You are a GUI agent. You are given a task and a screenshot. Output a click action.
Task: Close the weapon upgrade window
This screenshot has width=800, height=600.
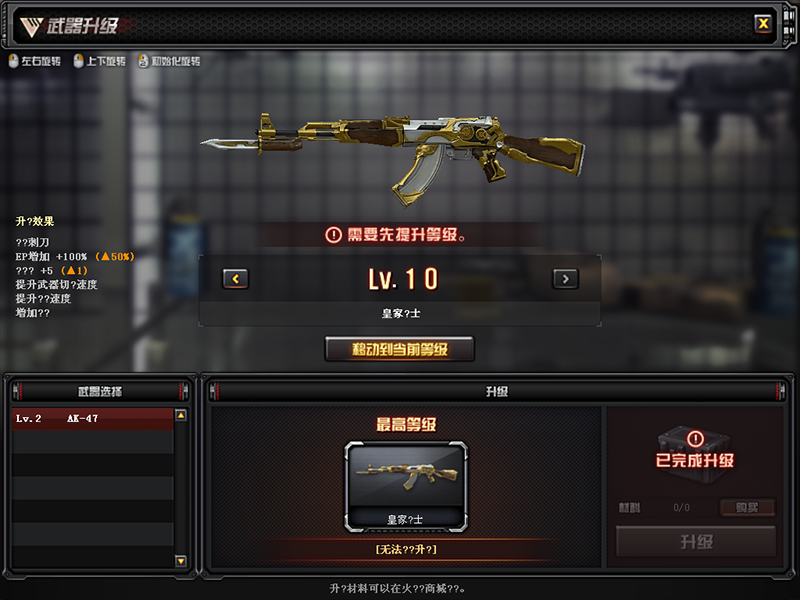[763, 23]
